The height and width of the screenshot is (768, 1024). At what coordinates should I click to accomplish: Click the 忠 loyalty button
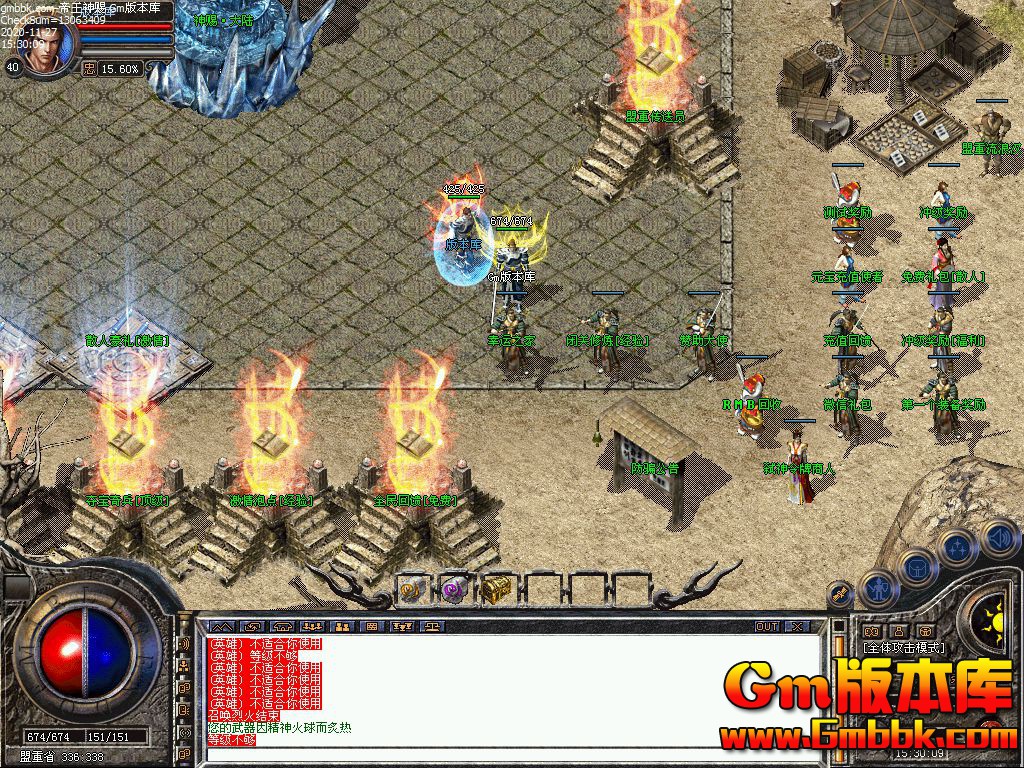coord(88,69)
